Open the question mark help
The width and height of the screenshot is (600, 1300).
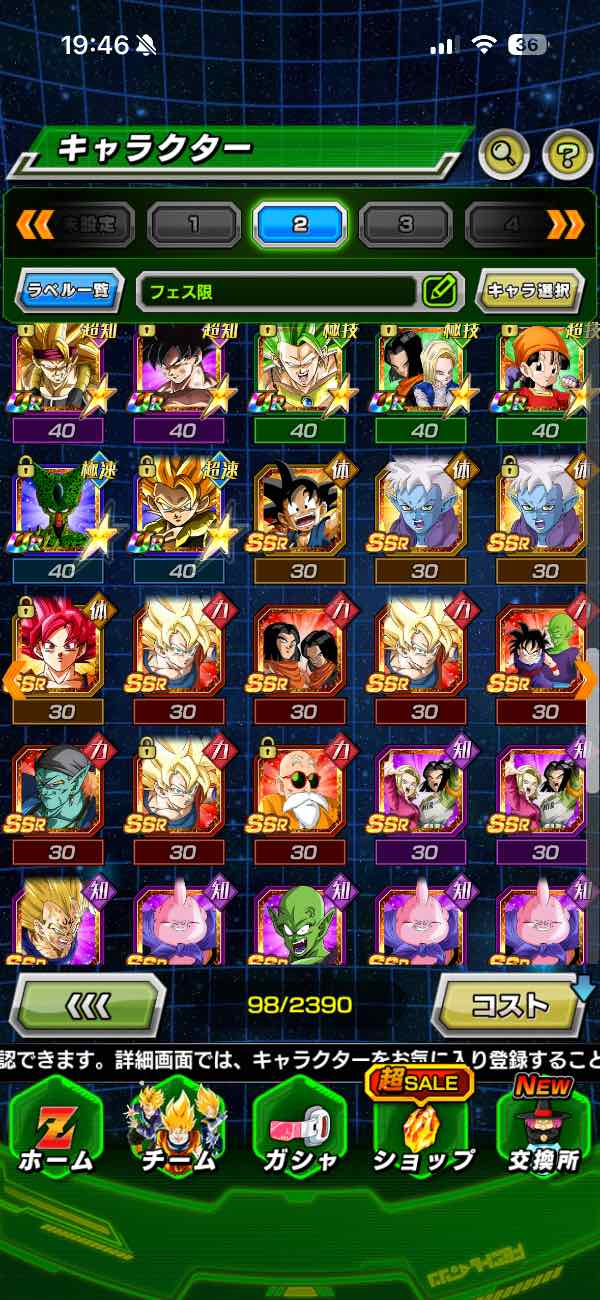[x=567, y=153]
